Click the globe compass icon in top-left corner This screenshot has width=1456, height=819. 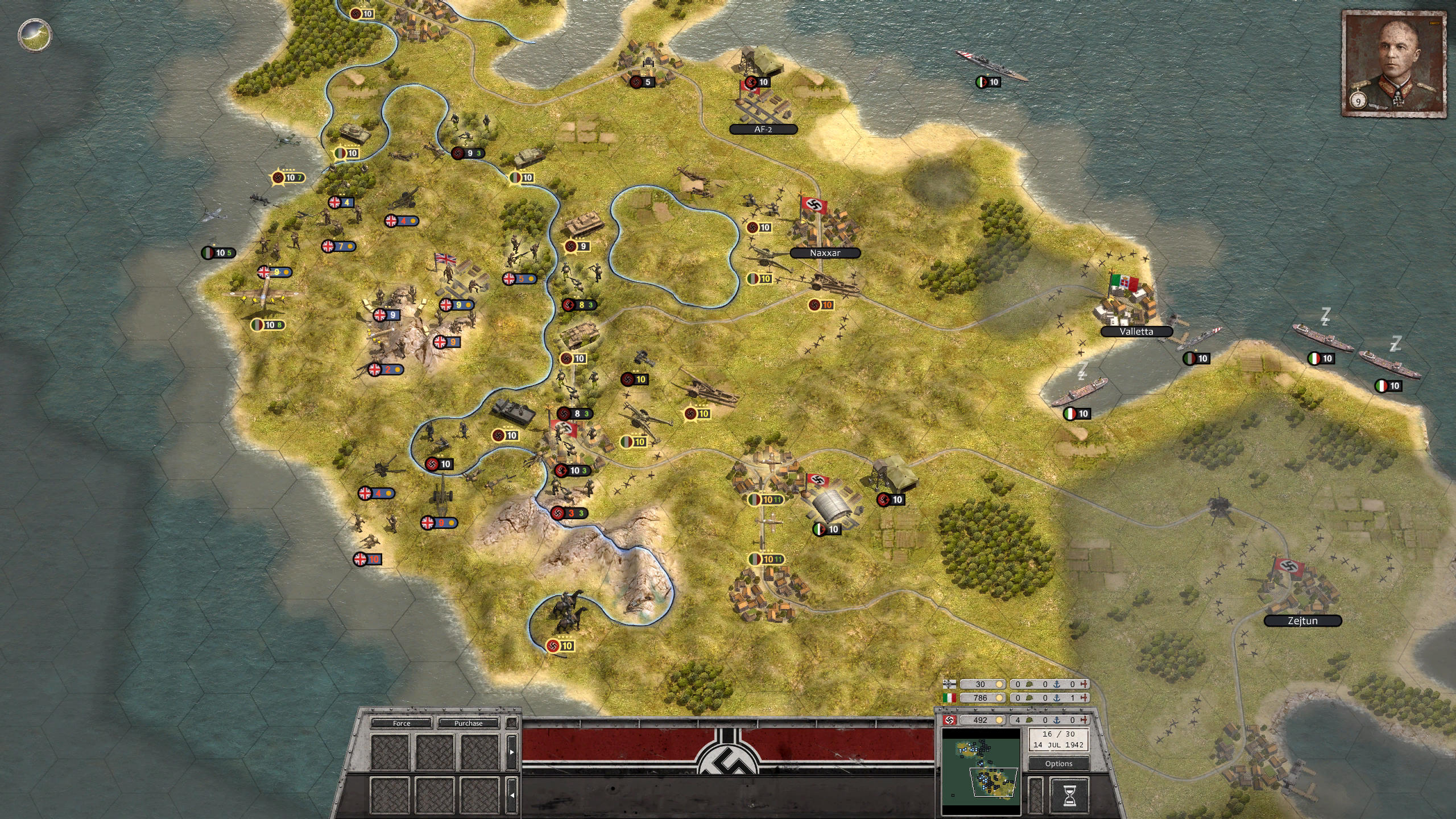tap(34, 35)
